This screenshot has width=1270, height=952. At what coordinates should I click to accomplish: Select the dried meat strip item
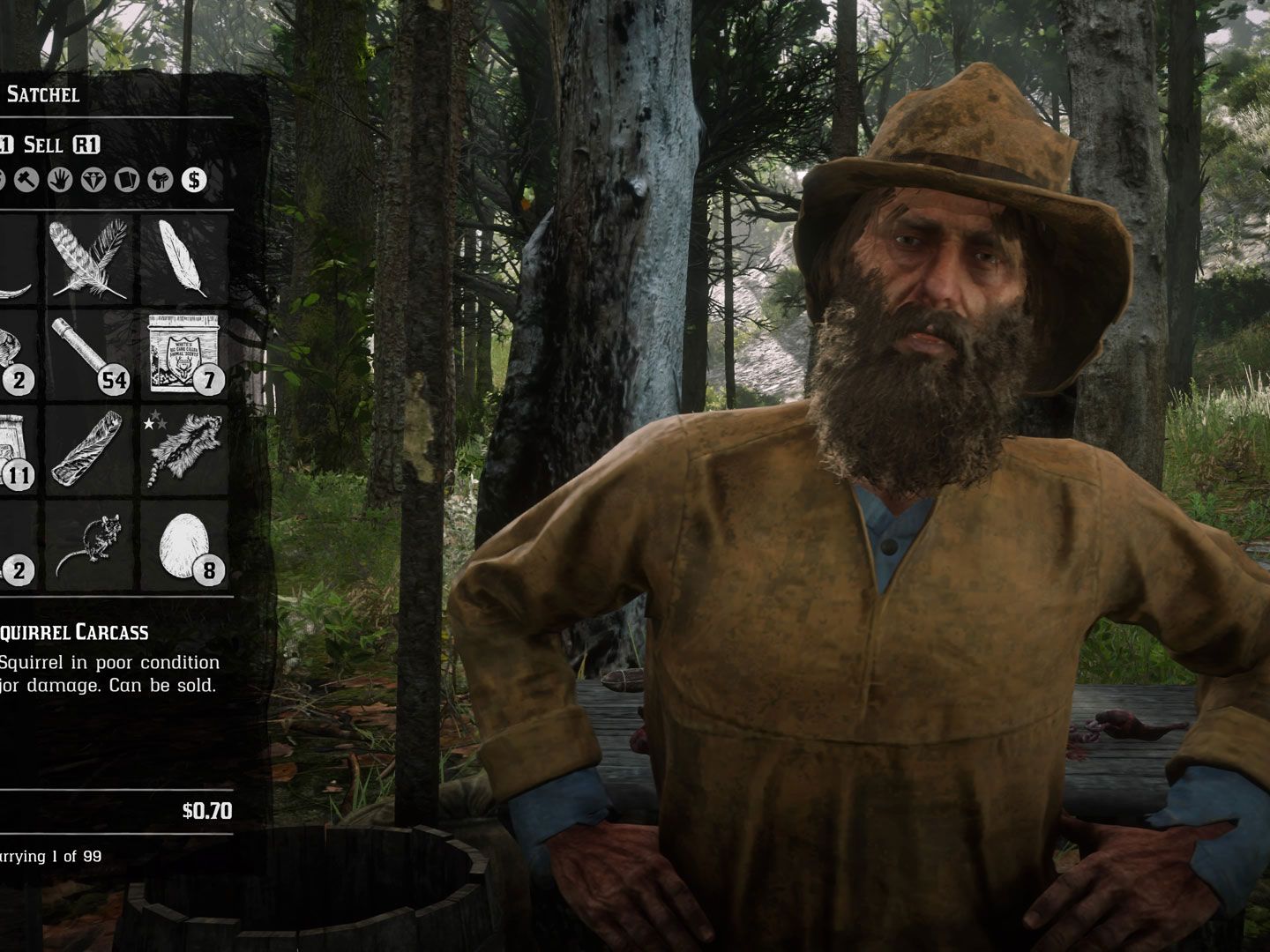[x=88, y=448]
